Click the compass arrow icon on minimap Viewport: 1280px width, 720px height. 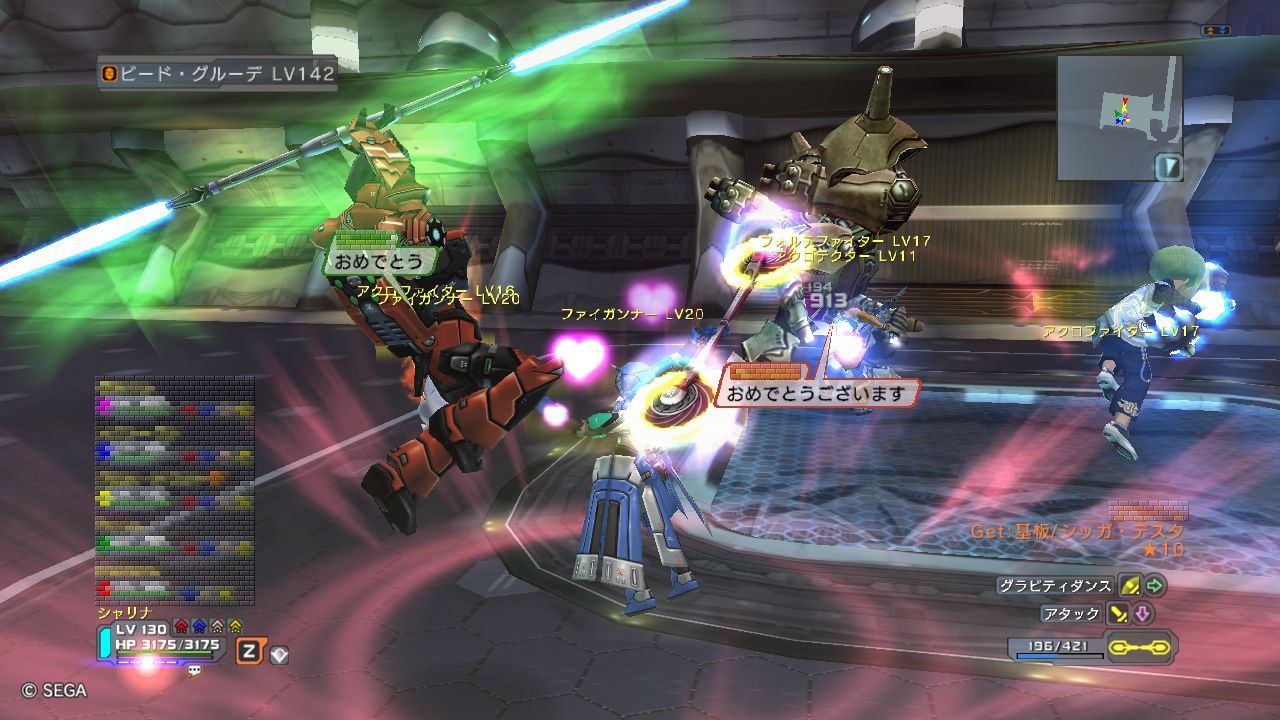[1168, 167]
